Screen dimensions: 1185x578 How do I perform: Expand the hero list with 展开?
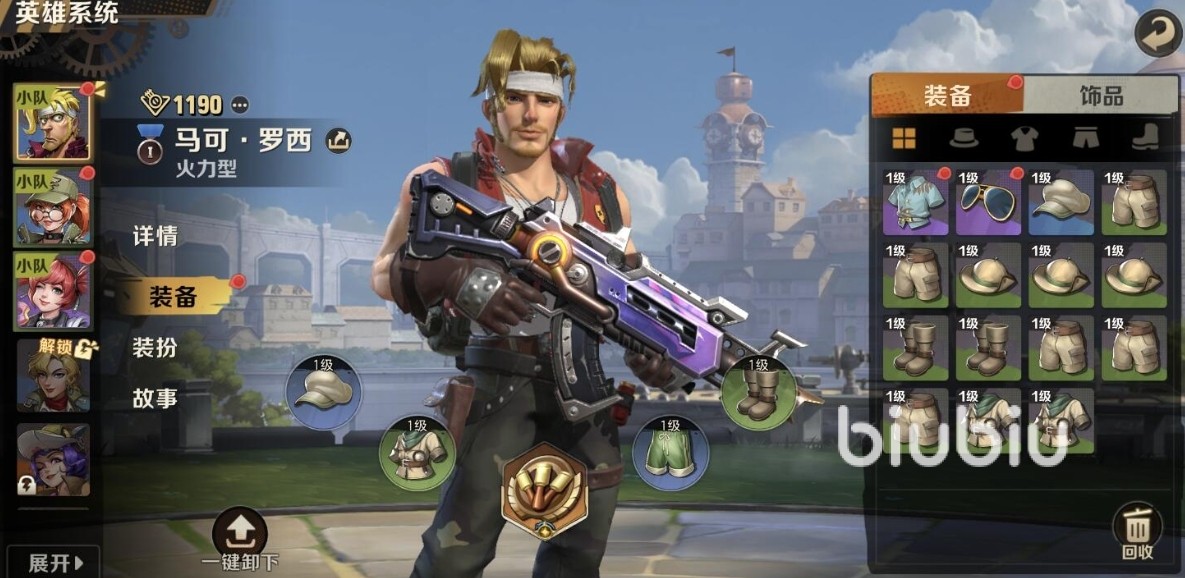point(49,560)
